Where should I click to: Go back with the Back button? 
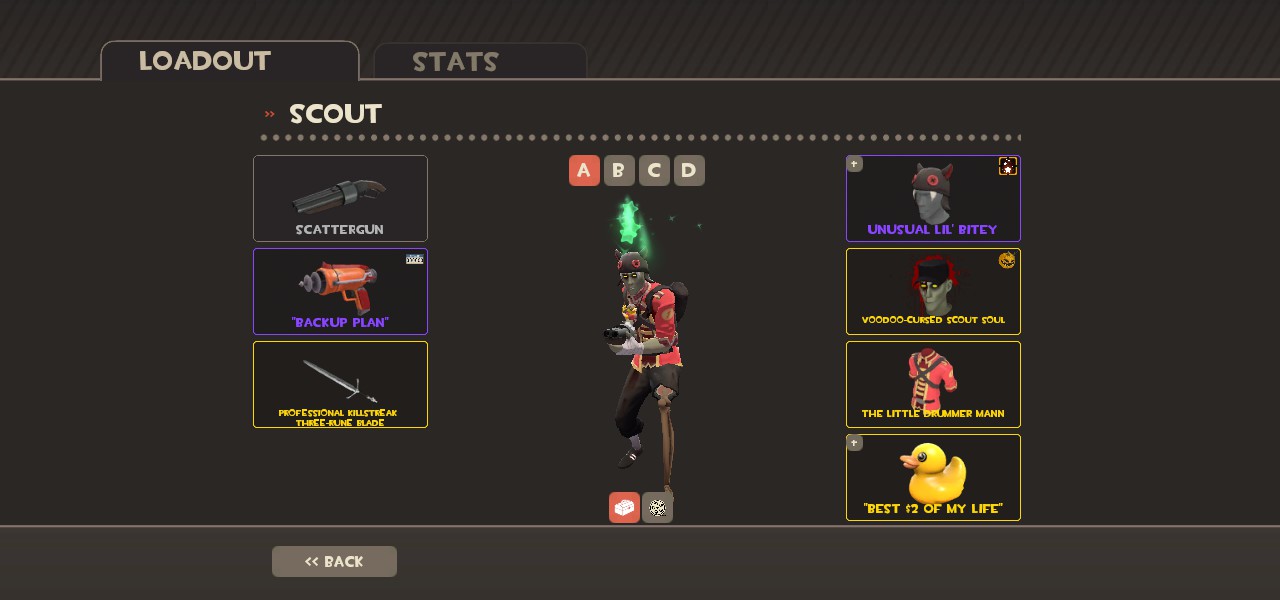[334, 561]
